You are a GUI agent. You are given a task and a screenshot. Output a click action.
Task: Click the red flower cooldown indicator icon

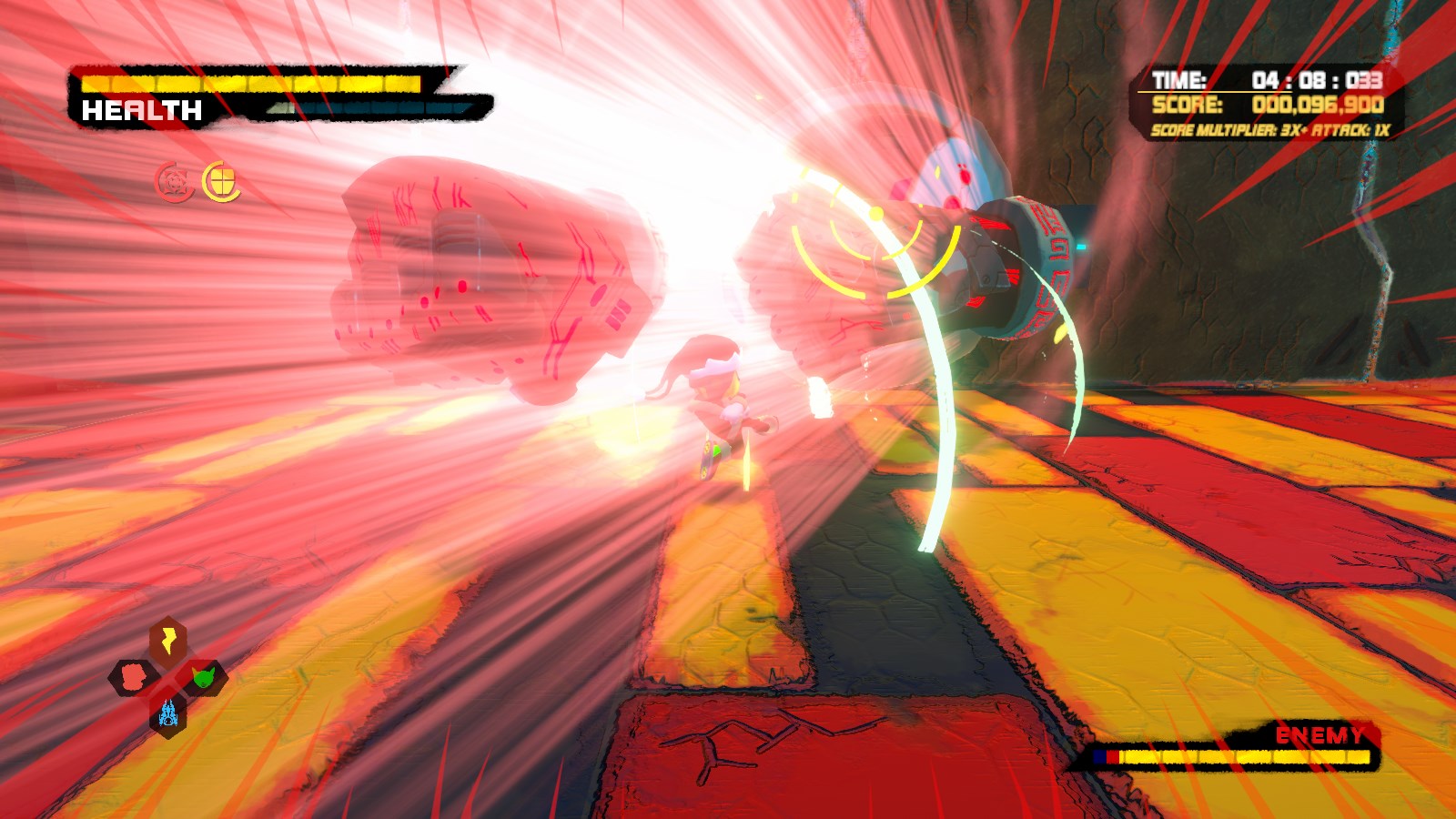coord(173,179)
